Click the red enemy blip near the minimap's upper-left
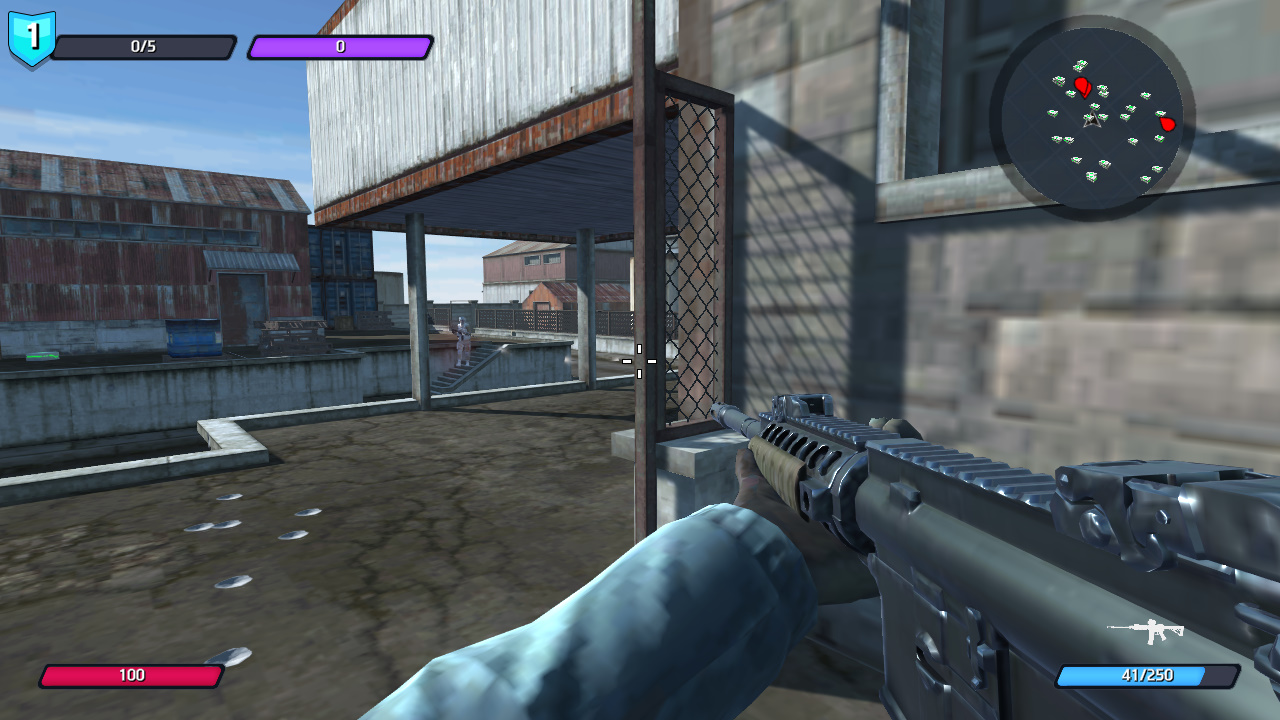The width and height of the screenshot is (1280, 720). tap(1081, 88)
